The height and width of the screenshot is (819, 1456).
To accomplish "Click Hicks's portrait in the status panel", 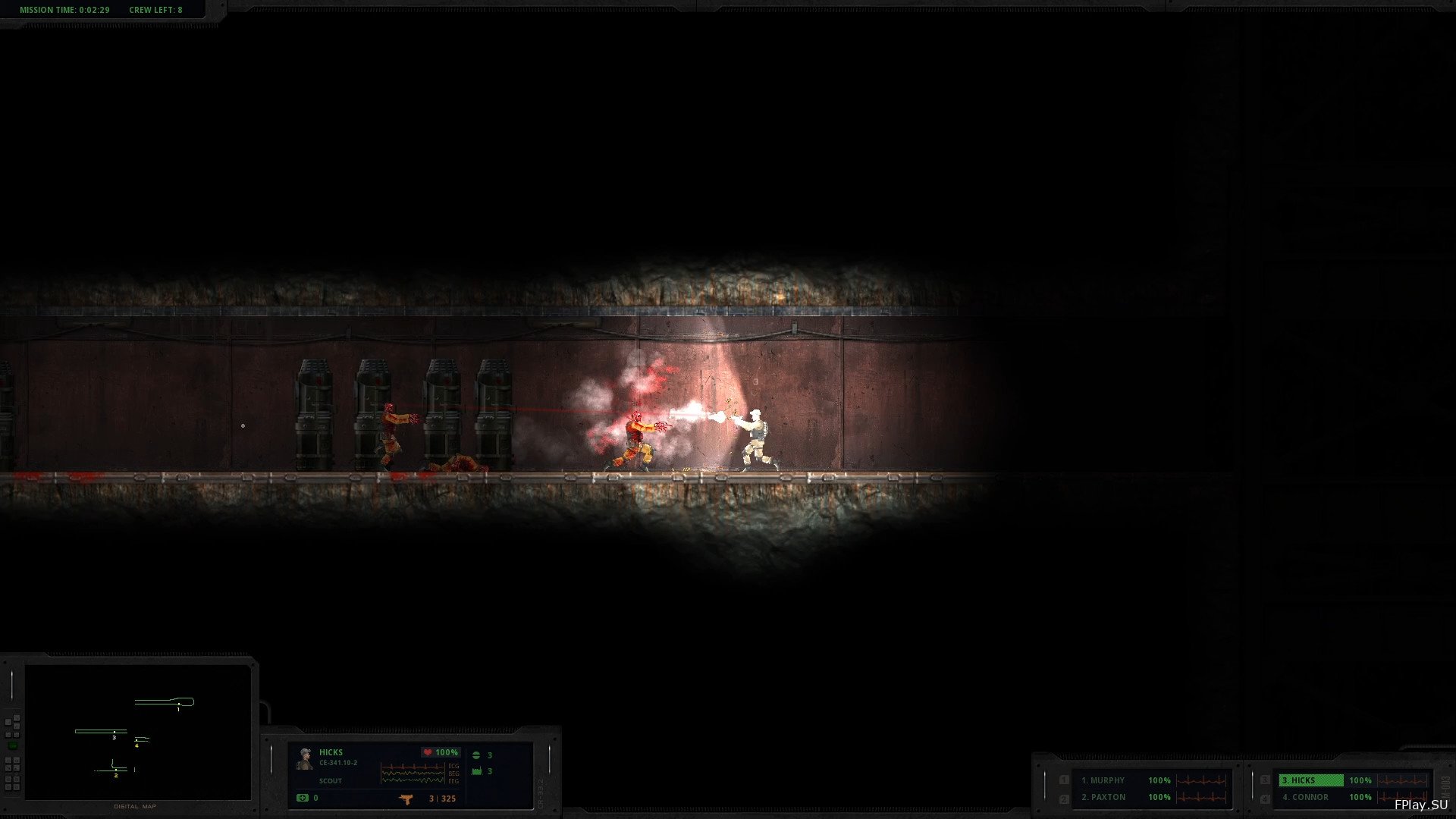I will 305,758.
